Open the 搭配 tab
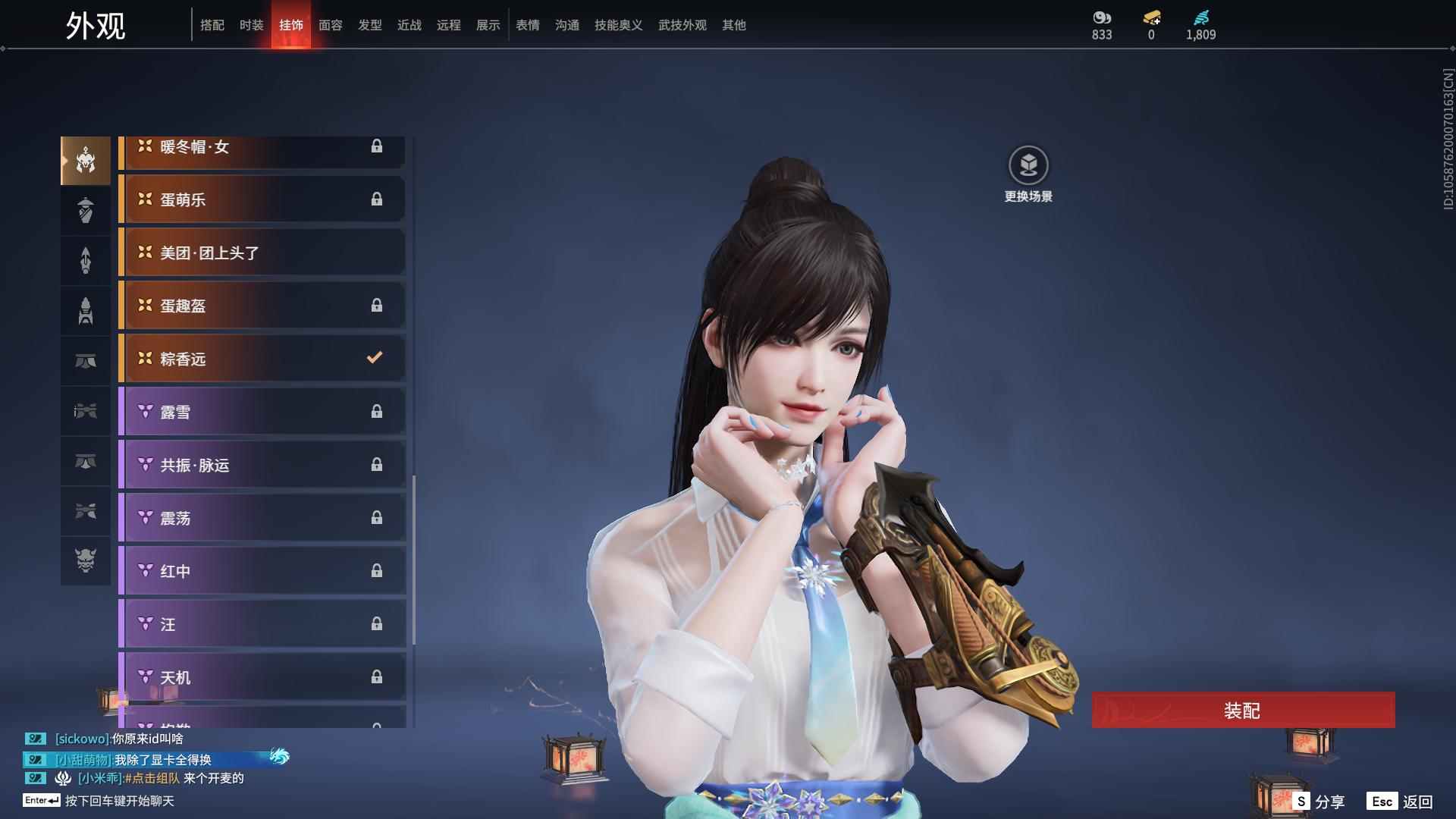The width and height of the screenshot is (1456, 819). [212, 25]
